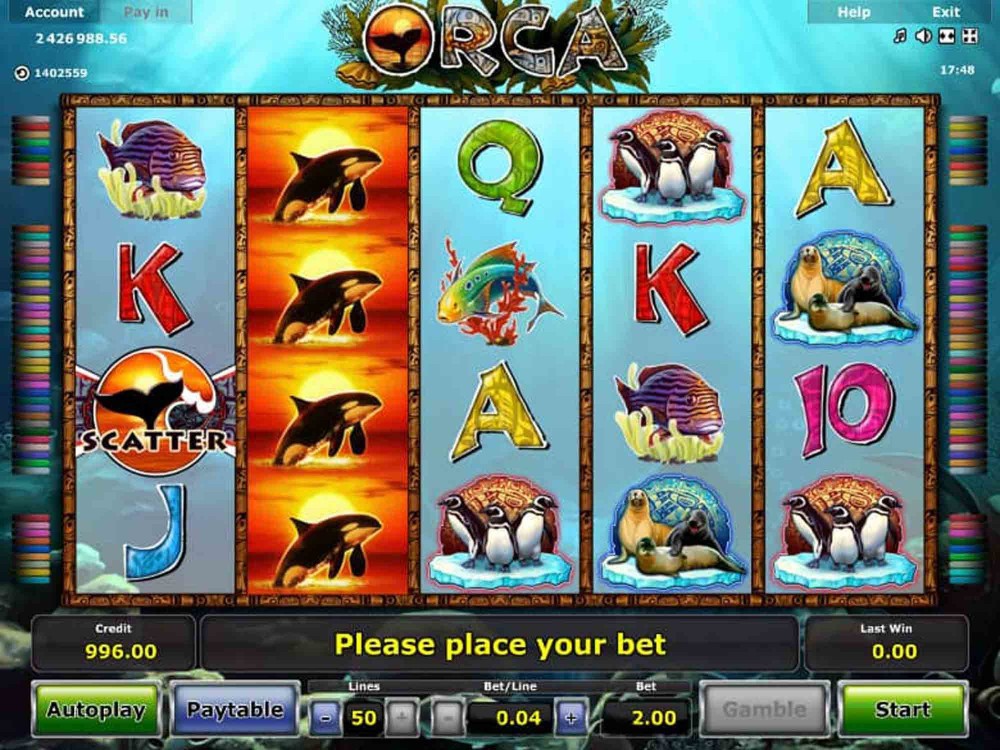Enable Autoplay mode
This screenshot has width=1000, height=750.
pos(96,710)
